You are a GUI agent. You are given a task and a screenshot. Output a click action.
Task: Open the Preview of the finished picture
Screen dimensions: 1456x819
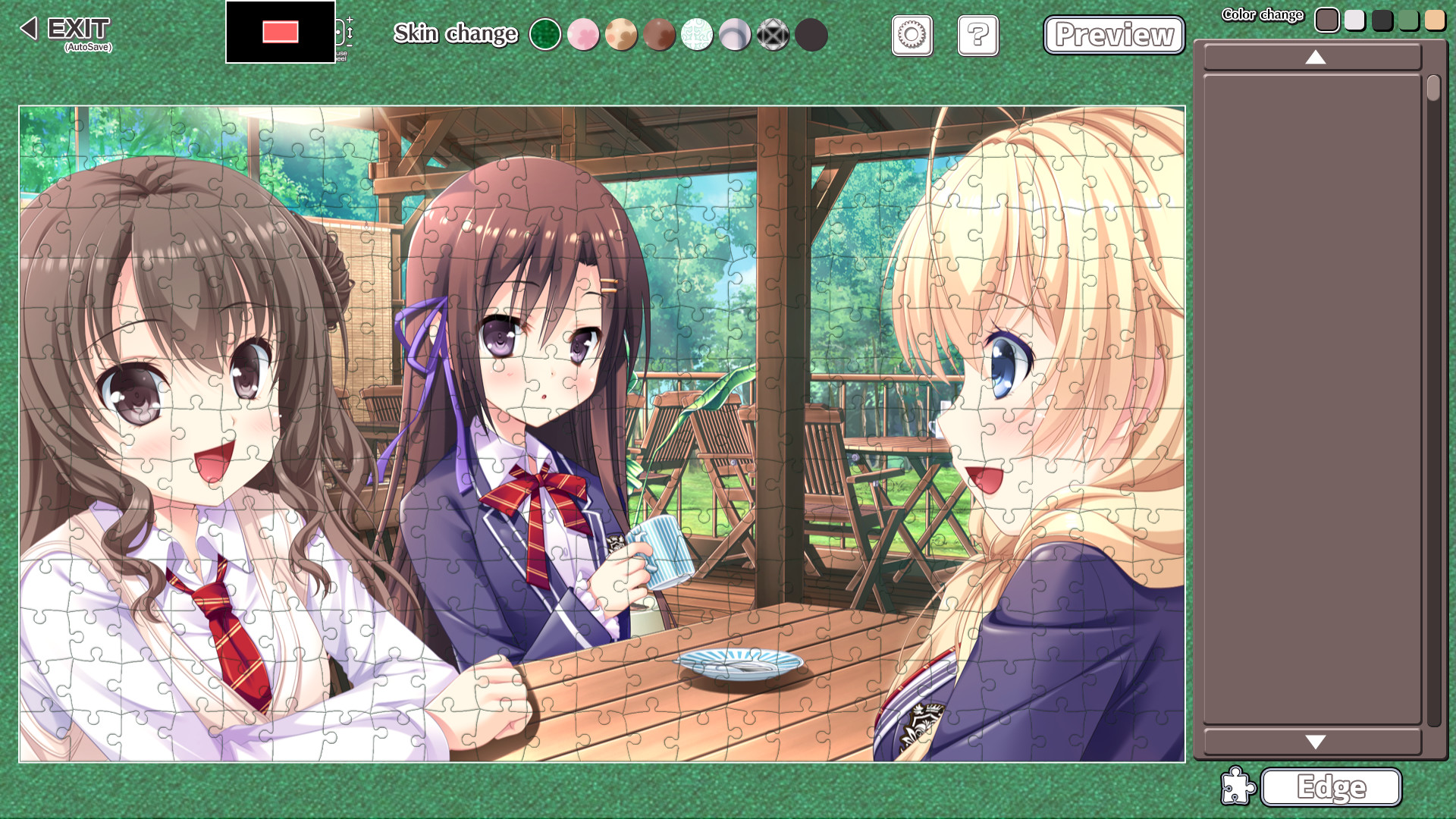coord(1113,34)
